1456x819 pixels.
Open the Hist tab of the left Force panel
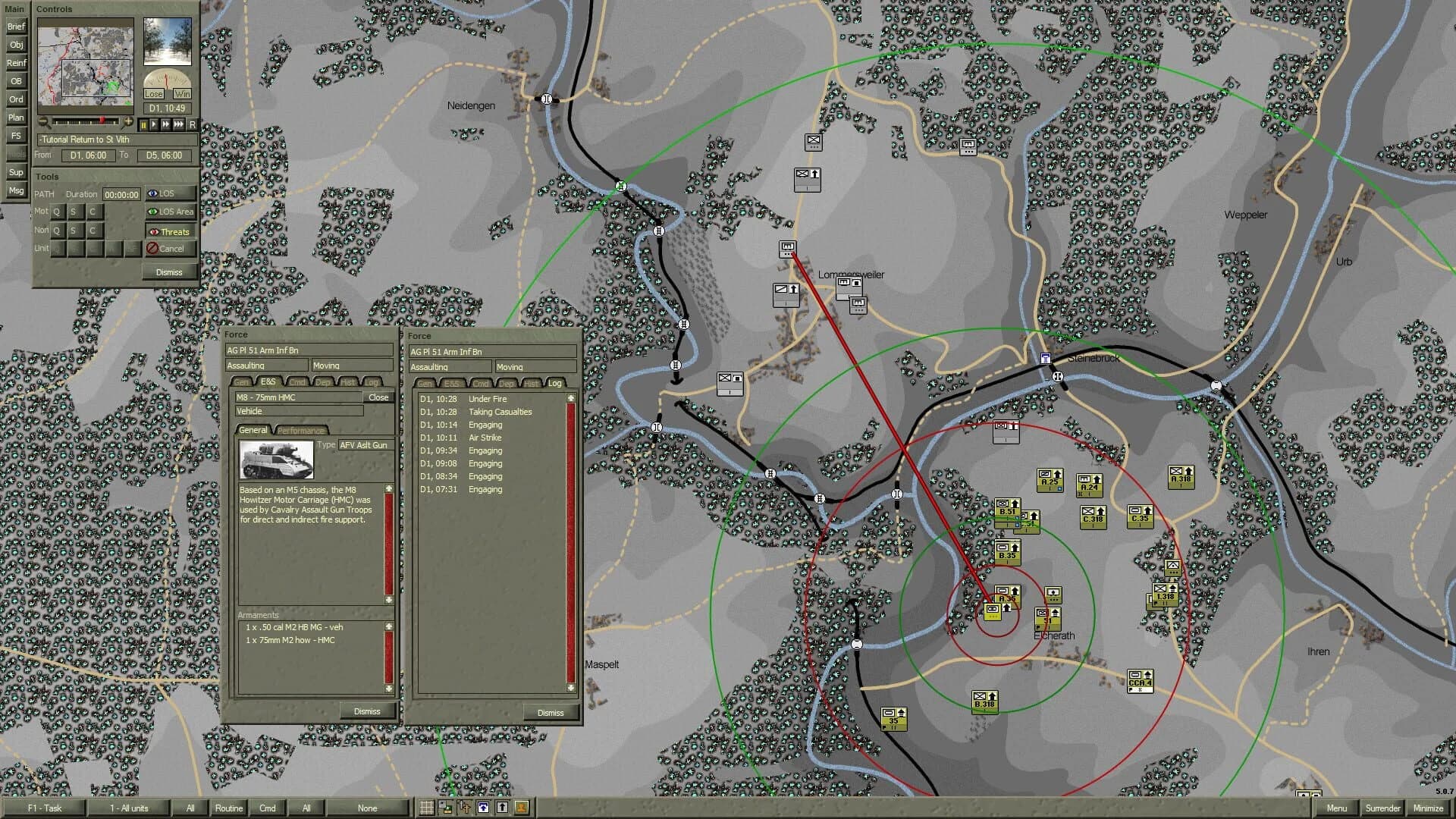pos(347,384)
